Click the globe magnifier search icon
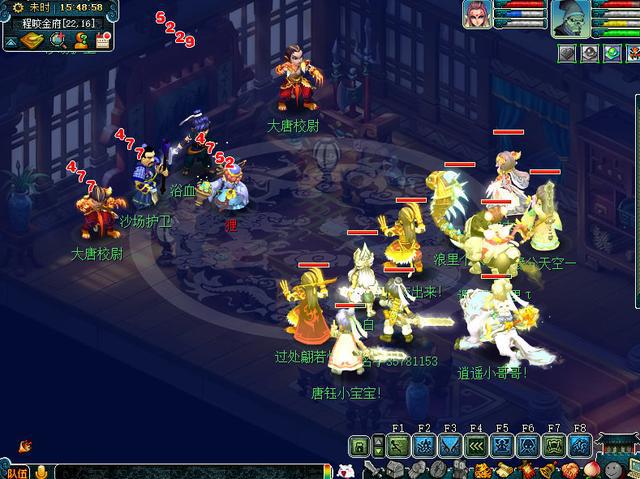The width and height of the screenshot is (640, 479). (x=58, y=40)
